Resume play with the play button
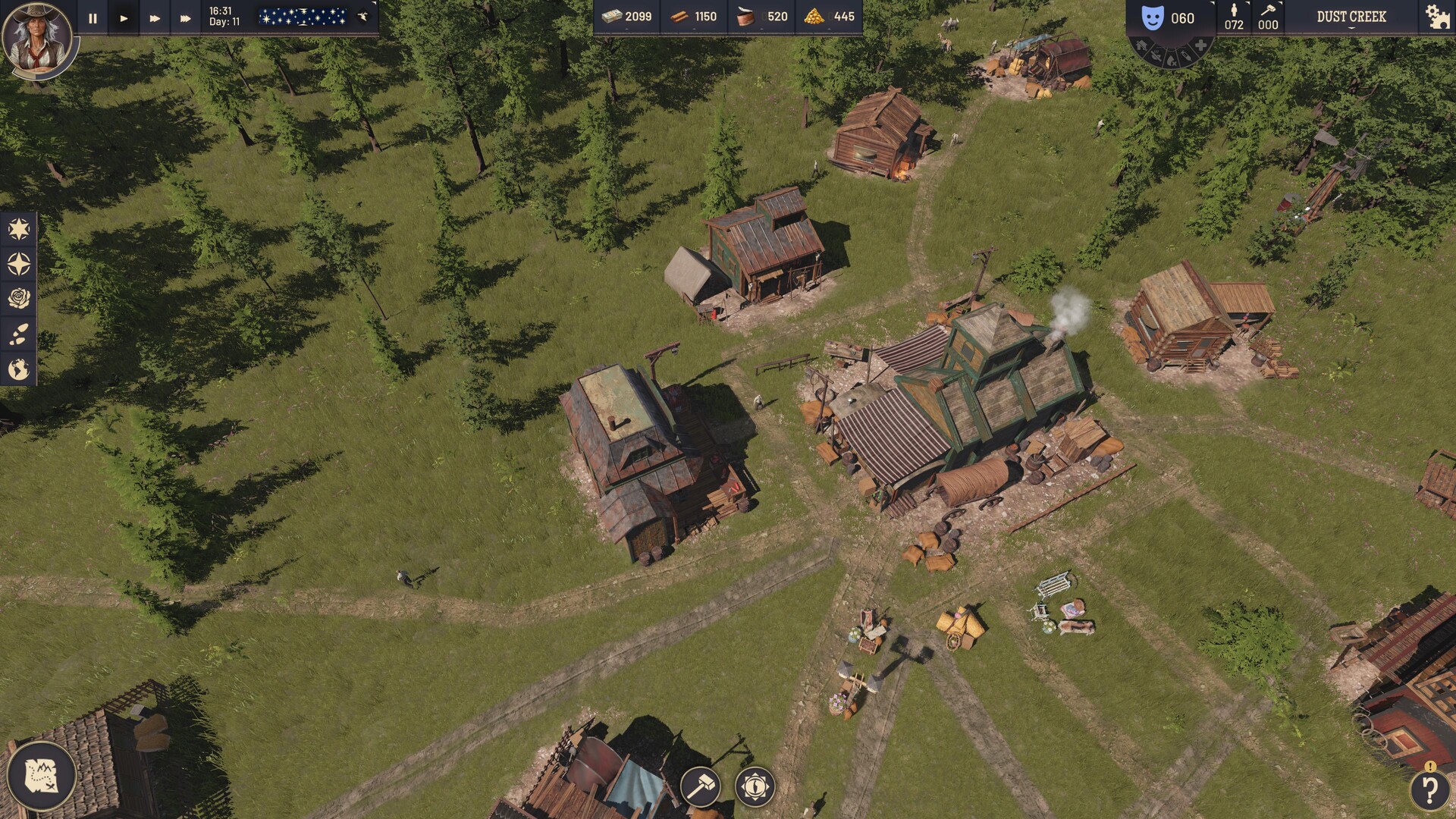The image size is (1456, 819). coord(124,17)
